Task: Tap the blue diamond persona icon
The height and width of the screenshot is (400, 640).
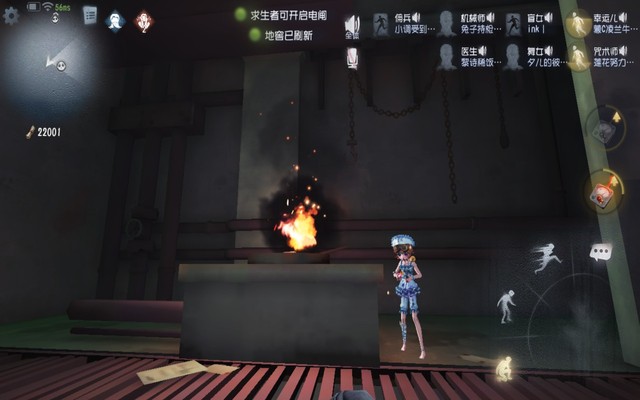Action: coord(115,19)
